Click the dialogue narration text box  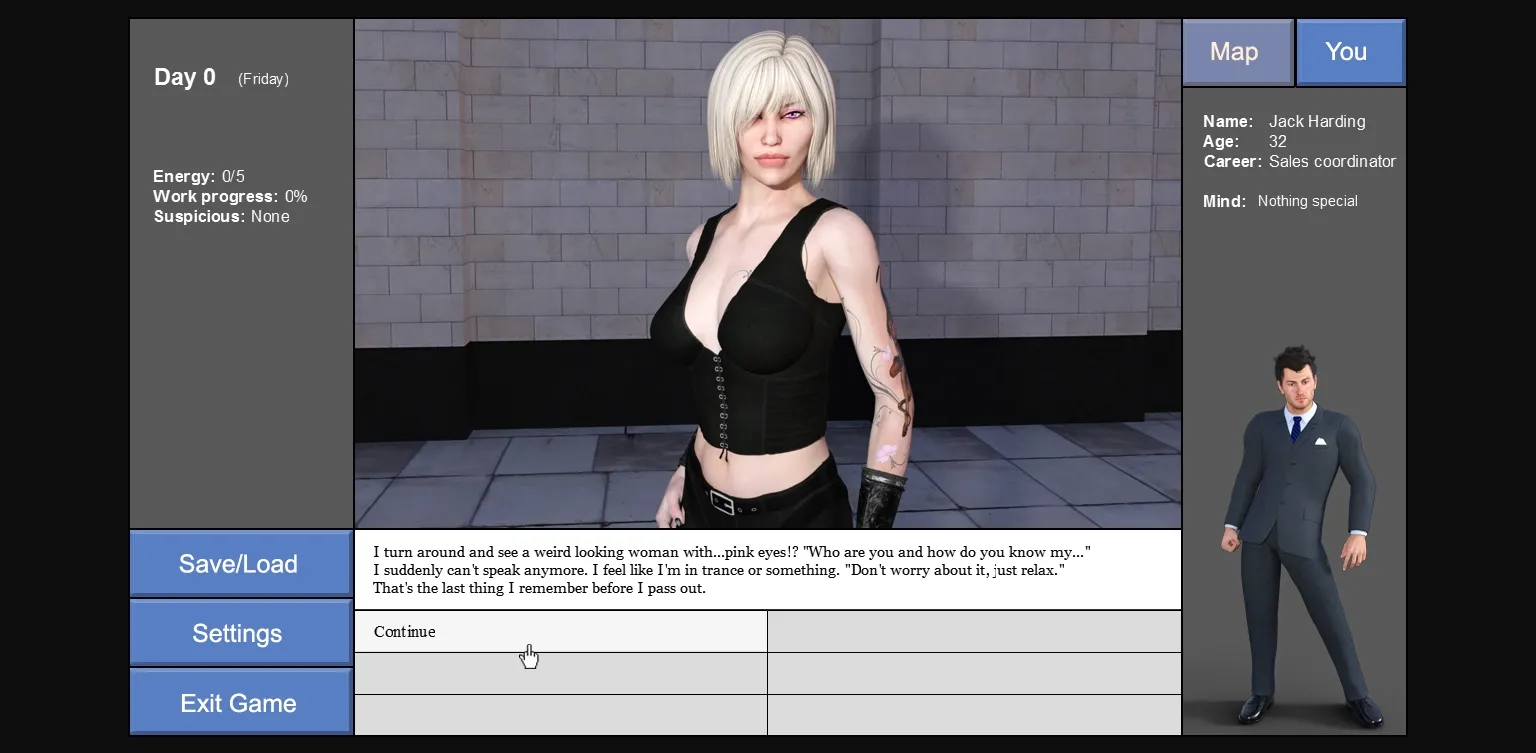(767, 569)
